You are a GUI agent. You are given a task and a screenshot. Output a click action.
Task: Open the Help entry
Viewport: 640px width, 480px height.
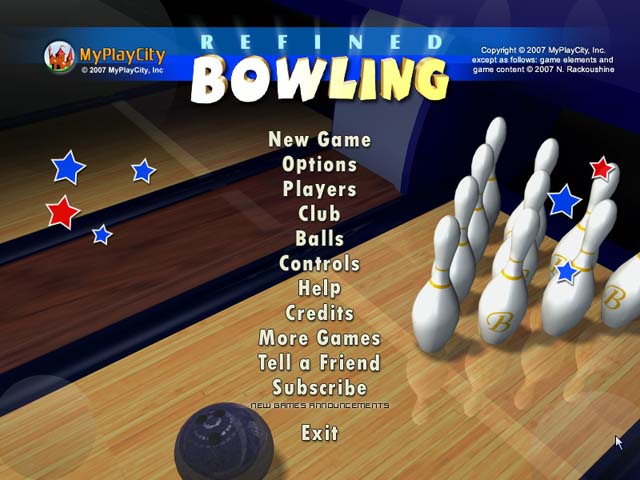pos(319,289)
